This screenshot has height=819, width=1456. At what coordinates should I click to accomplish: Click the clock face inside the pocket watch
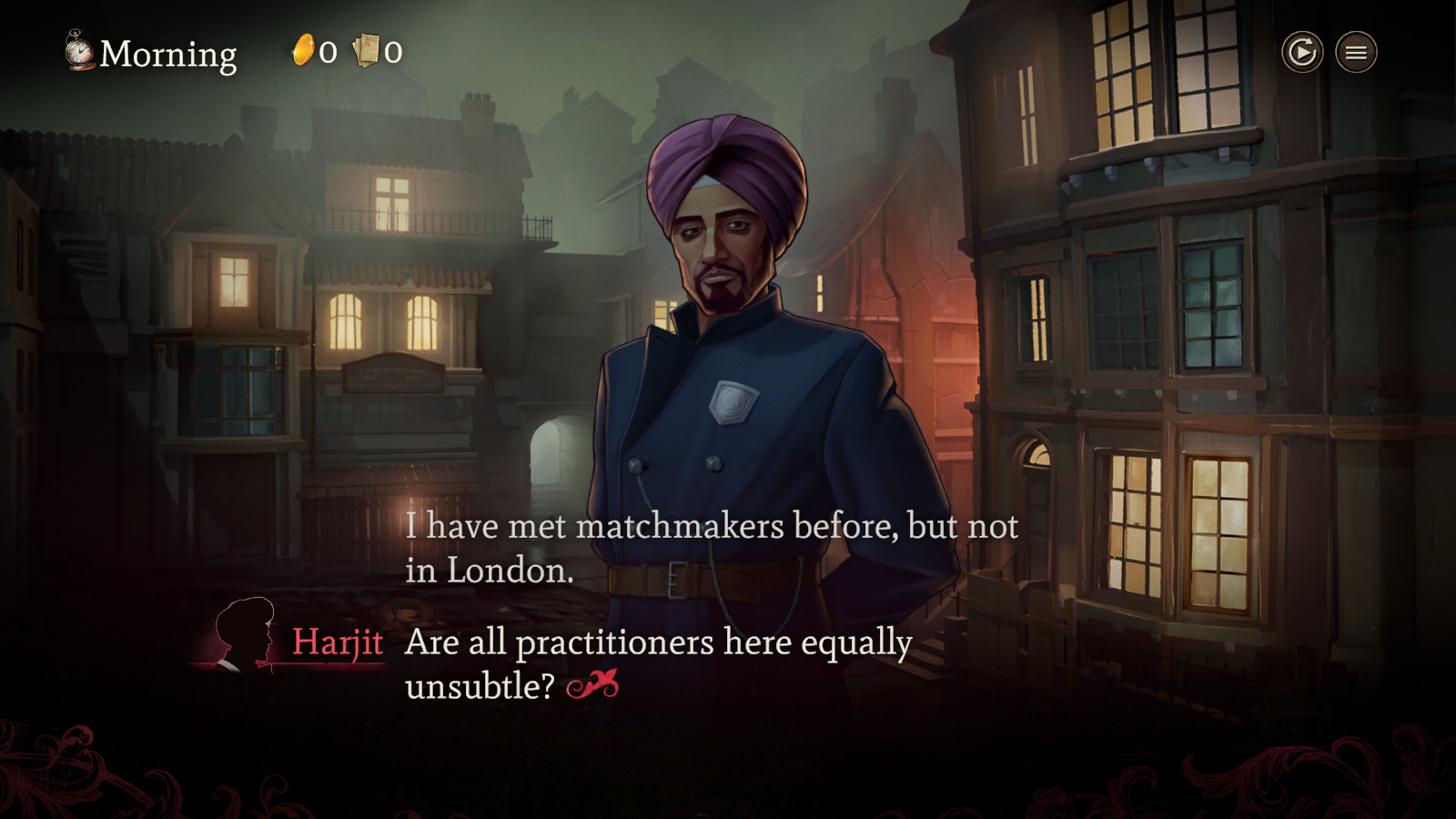click(x=80, y=53)
